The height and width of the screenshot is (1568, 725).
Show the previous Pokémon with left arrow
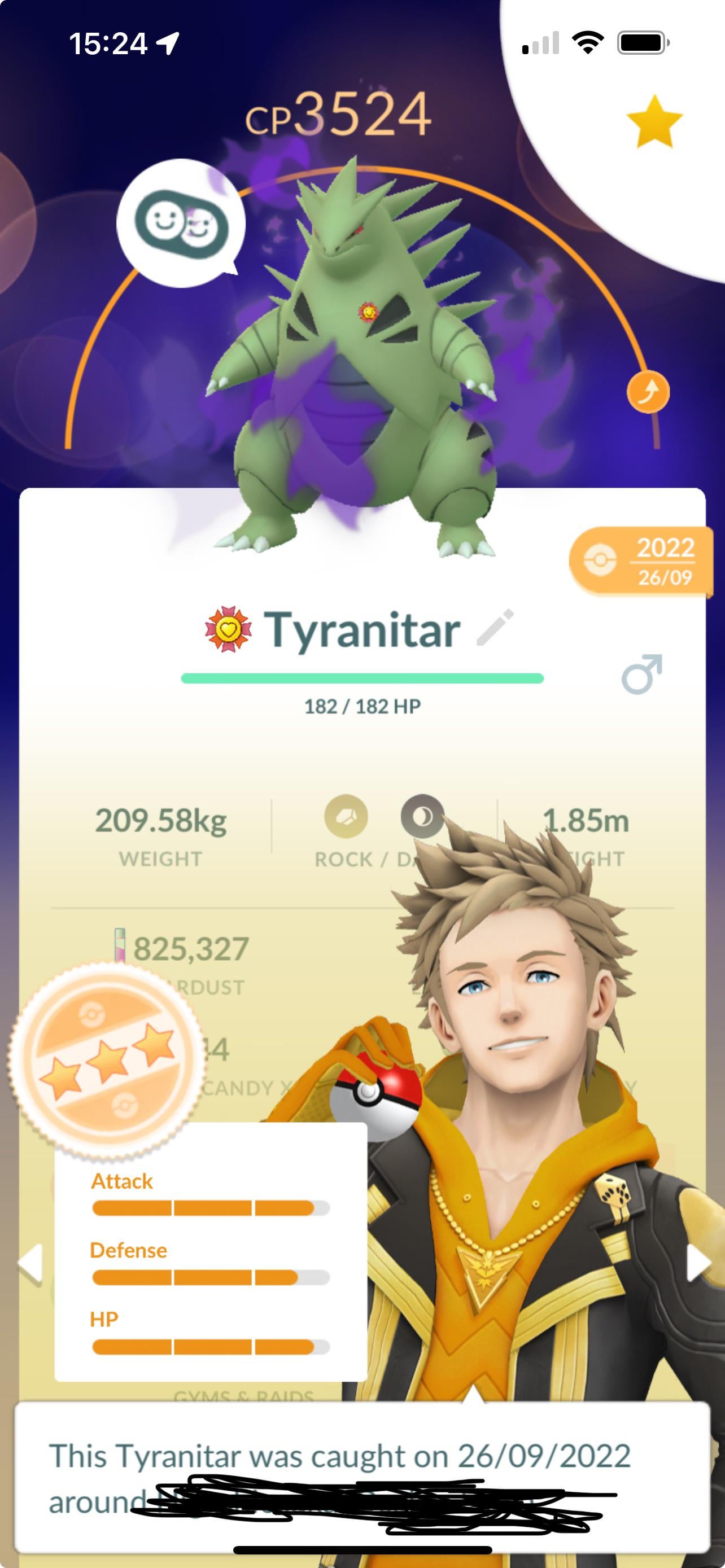pyautogui.click(x=30, y=1264)
